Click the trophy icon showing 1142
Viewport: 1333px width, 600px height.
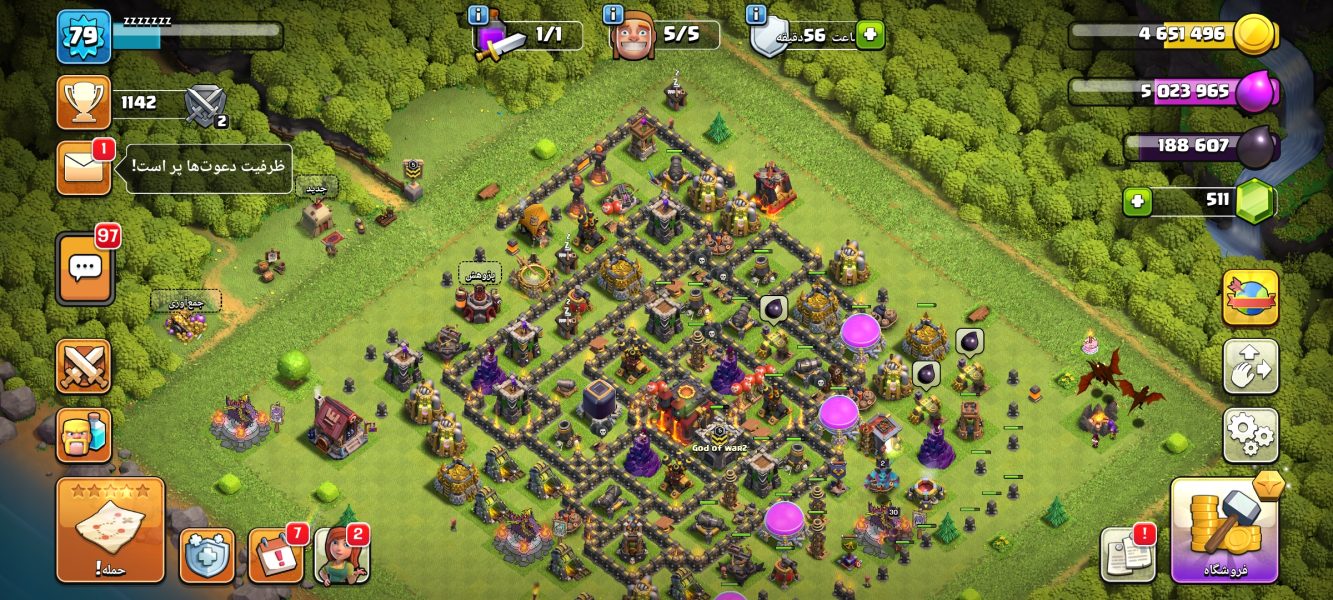pyautogui.click(x=83, y=103)
